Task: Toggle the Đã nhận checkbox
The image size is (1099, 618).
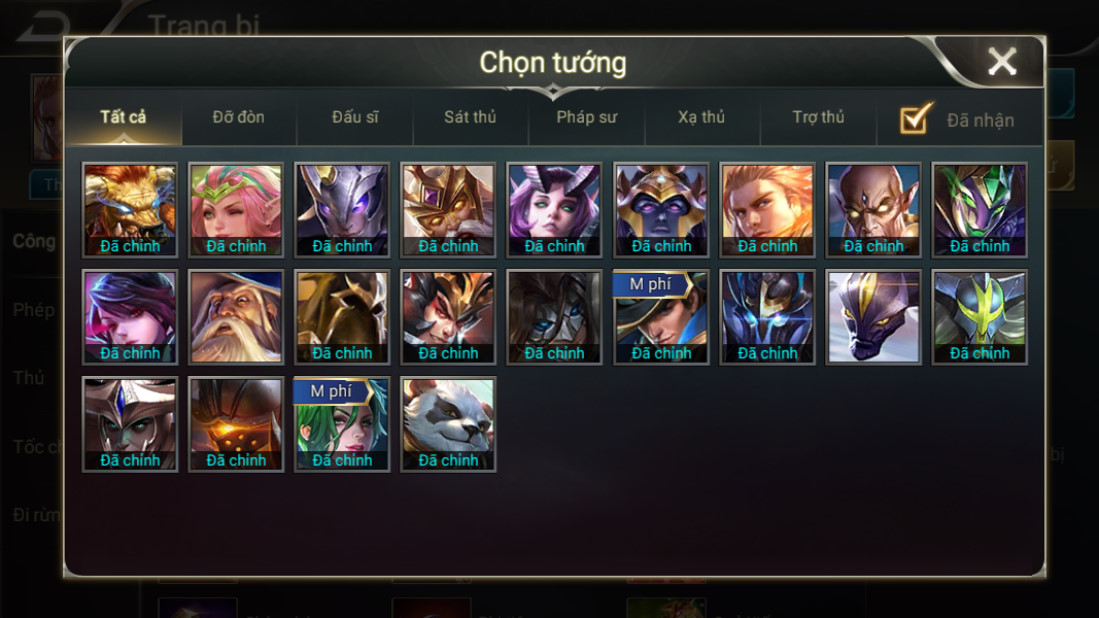Action: coord(916,119)
